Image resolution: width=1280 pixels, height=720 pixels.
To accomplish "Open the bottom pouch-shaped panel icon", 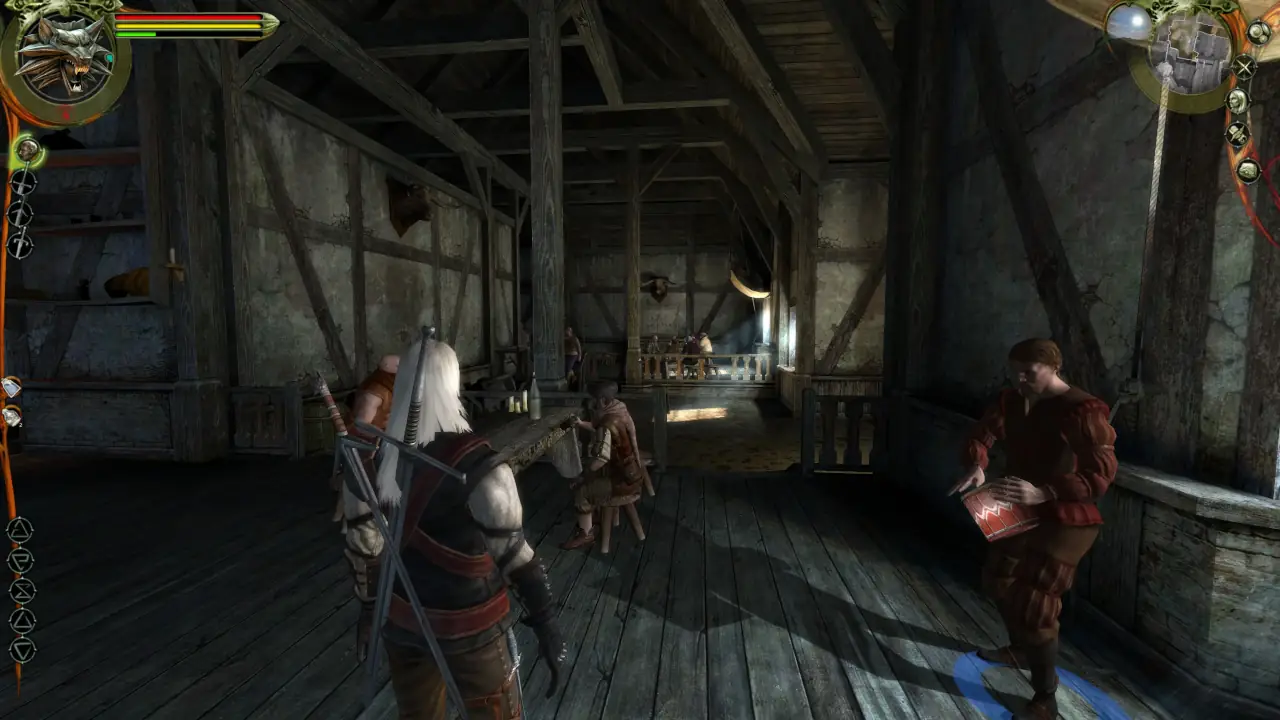I will tap(1248, 171).
